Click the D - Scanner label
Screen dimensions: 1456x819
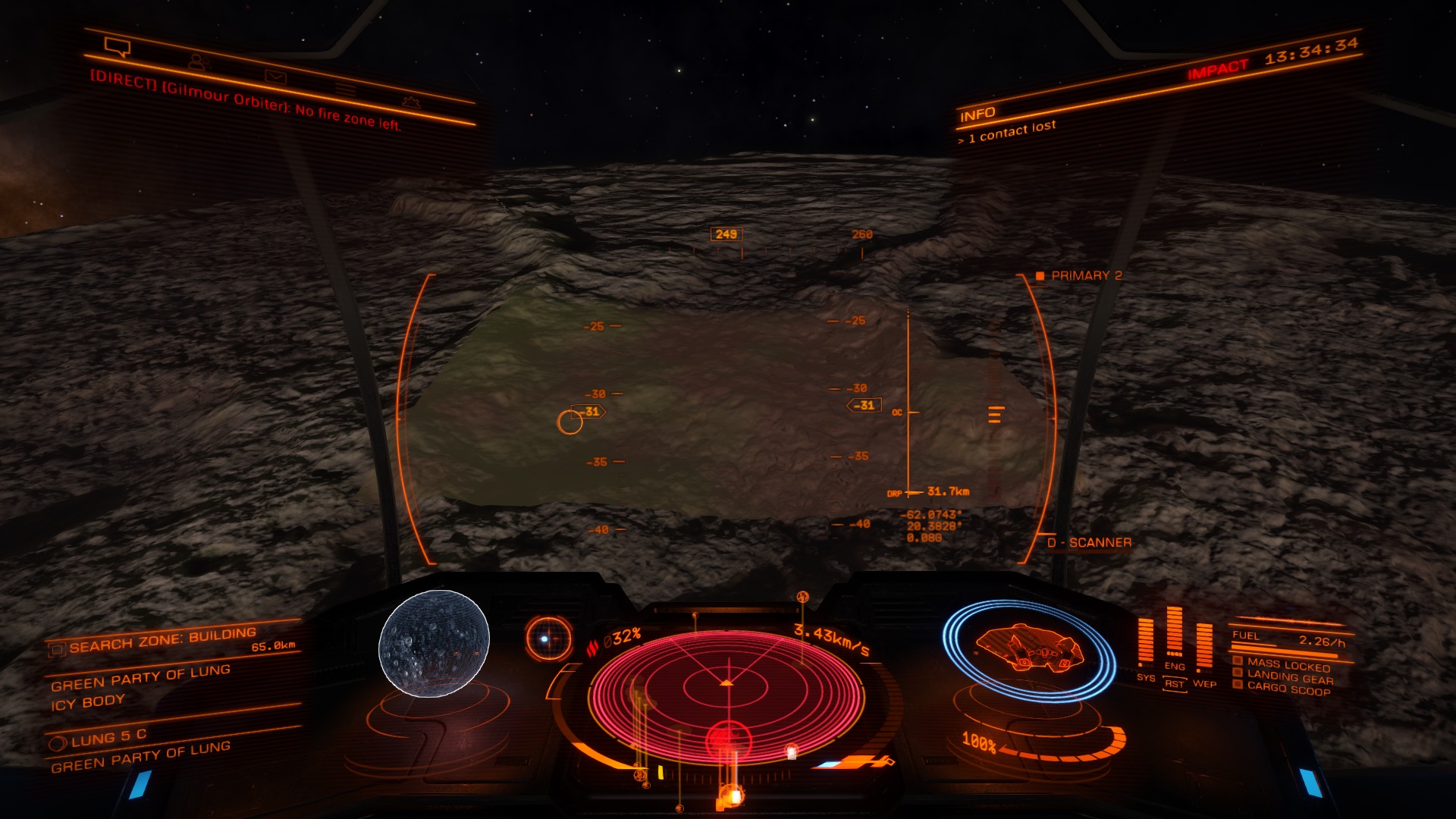click(x=1089, y=543)
